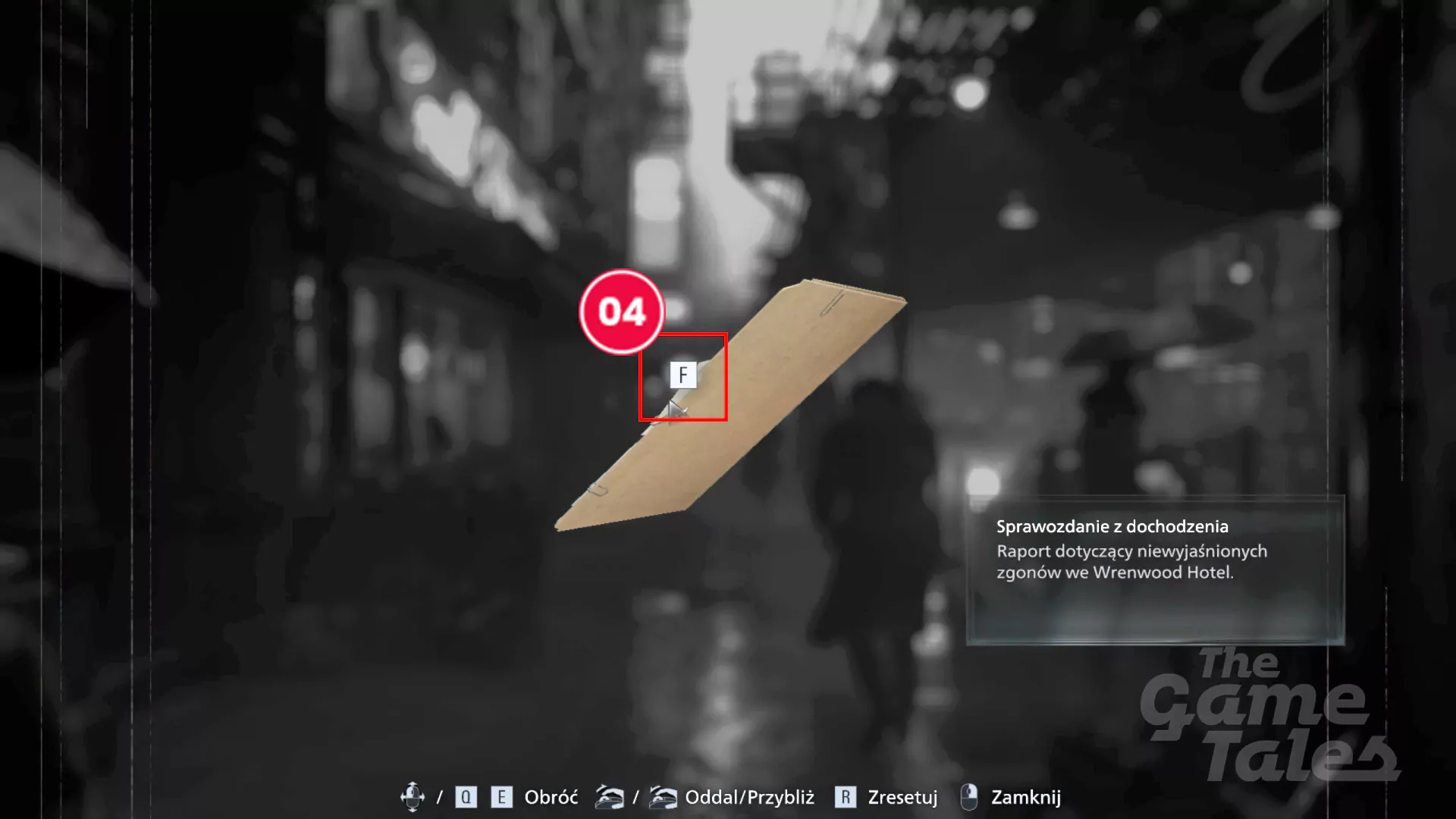Image resolution: width=1456 pixels, height=819 pixels.
Task: Click the left-click mouse icon beside Zamknij
Action: coord(968,797)
